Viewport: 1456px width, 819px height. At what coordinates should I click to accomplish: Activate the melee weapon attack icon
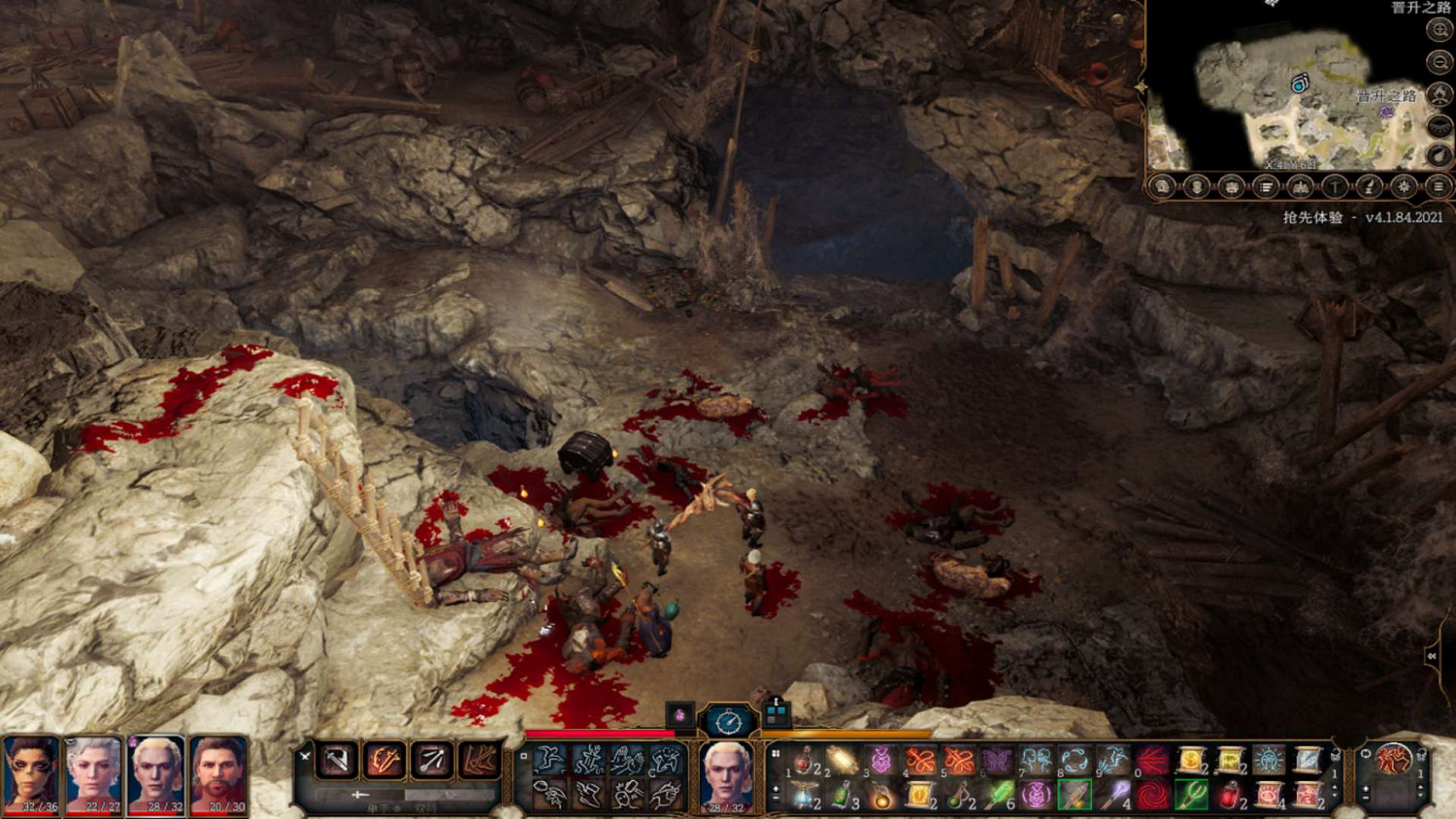[337, 760]
